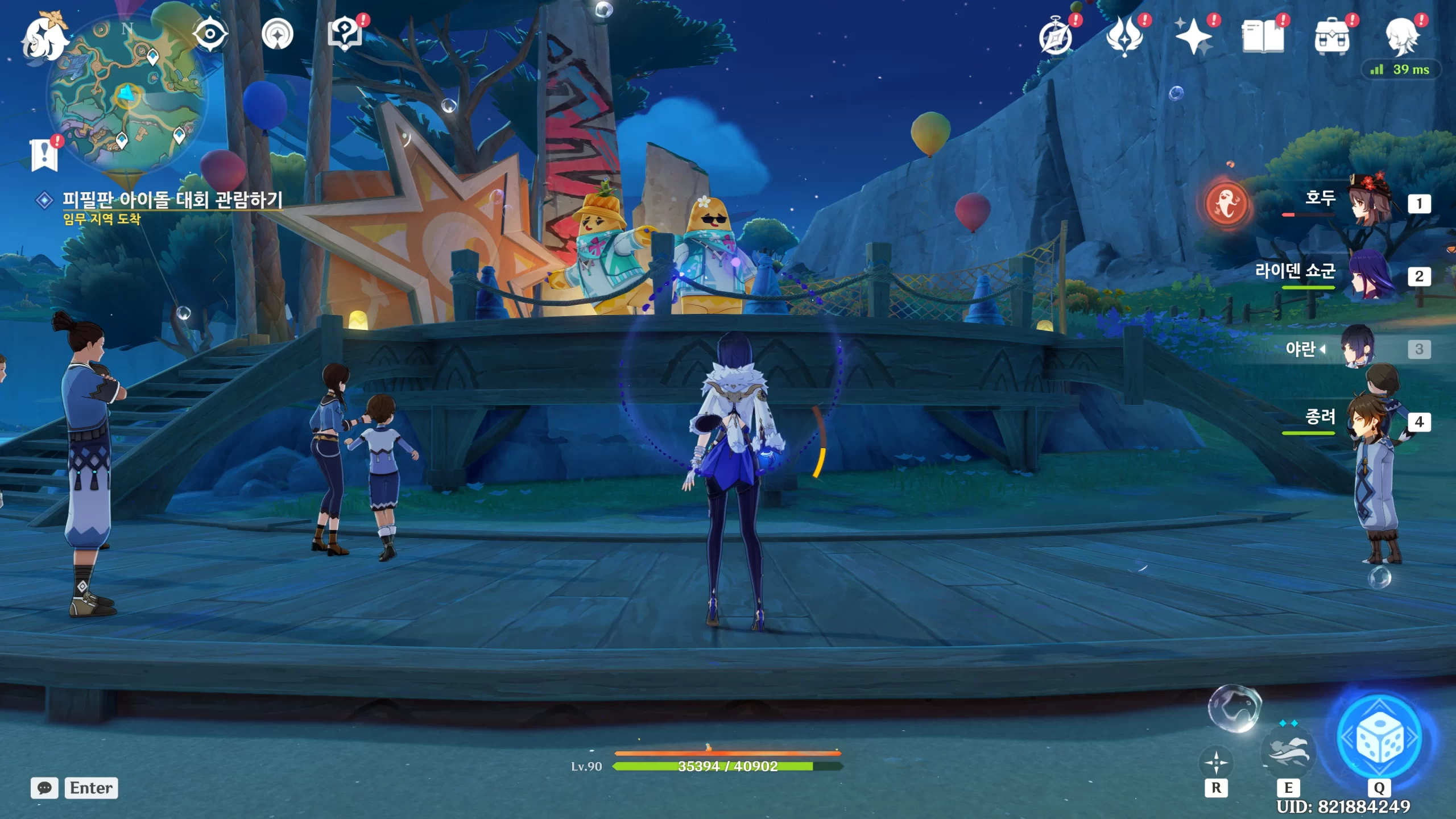Open the round star emblem icon
The height and width of the screenshot is (819, 1456).
point(278,34)
